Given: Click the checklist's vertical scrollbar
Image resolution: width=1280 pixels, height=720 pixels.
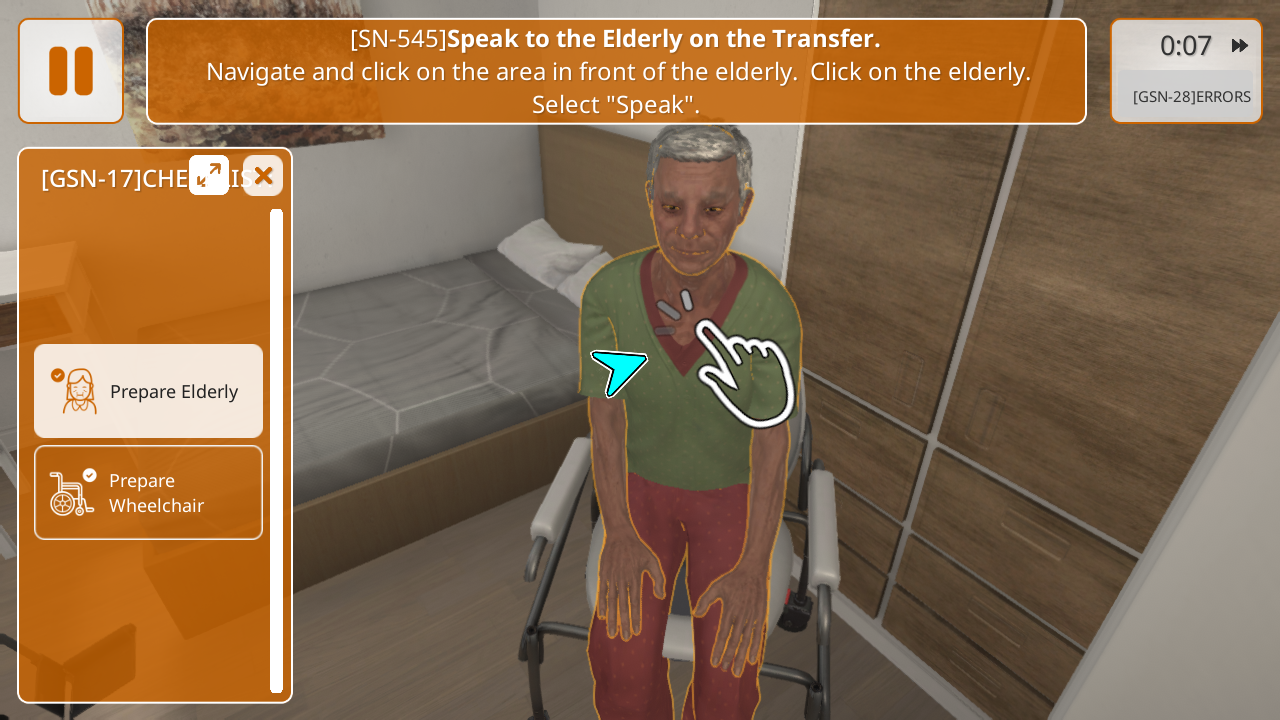Looking at the screenshot, I should tap(276, 450).
